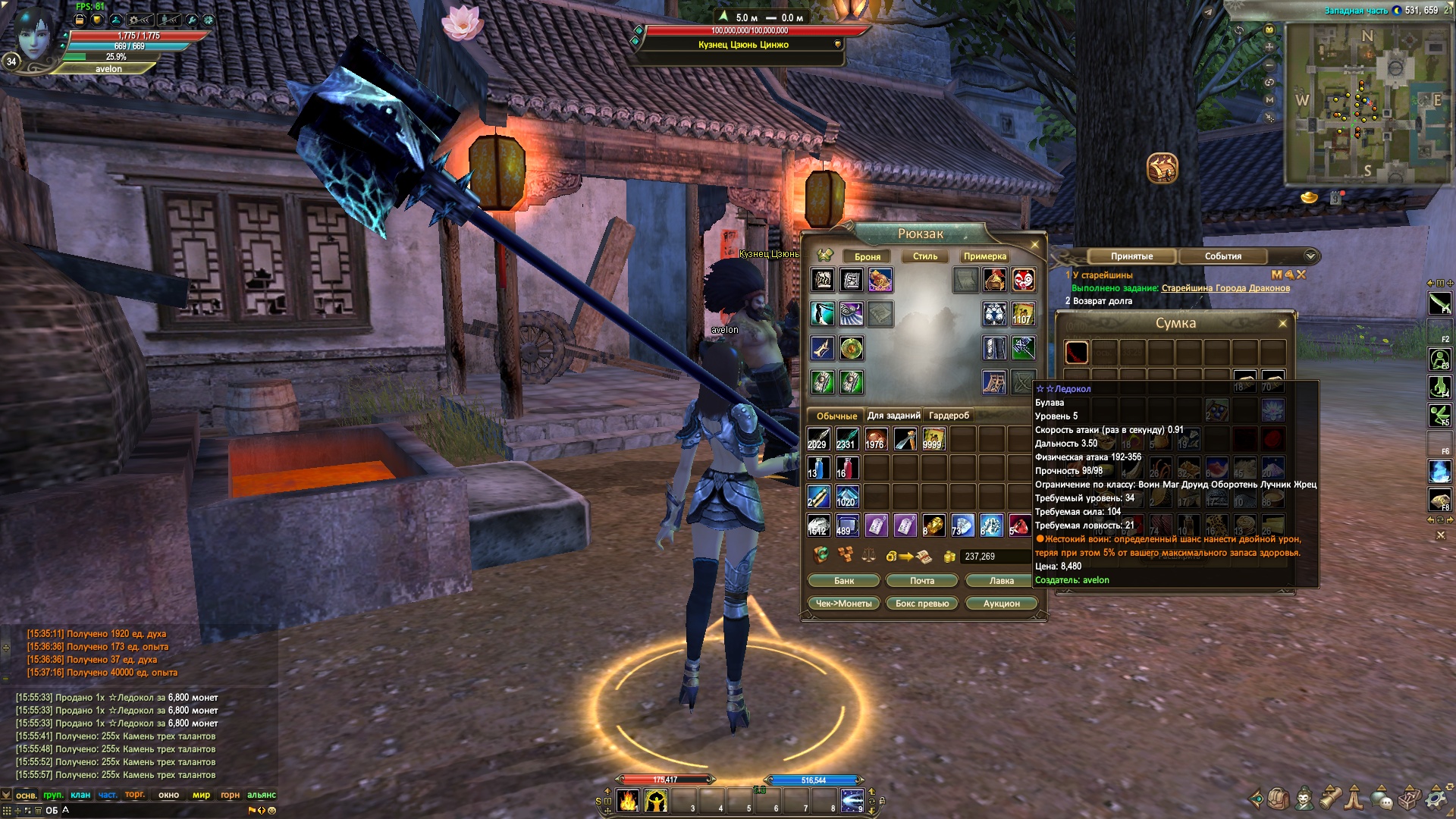Open the Бокс превью preview
1456x819 pixels.
click(922, 604)
